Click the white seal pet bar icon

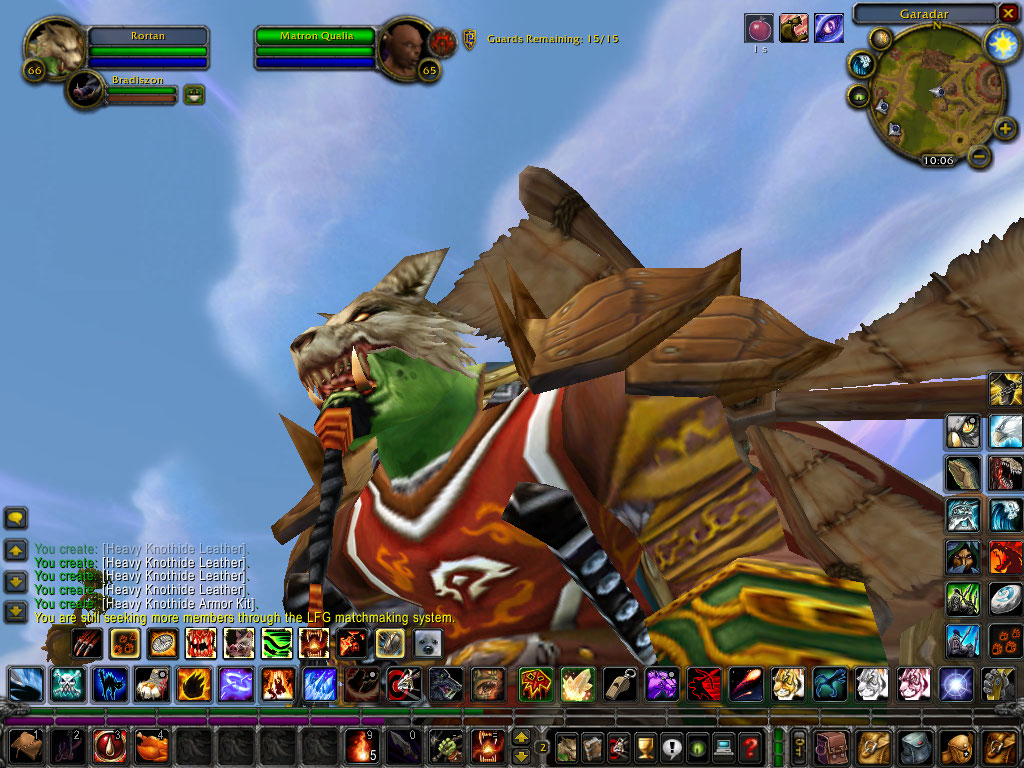click(428, 643)
